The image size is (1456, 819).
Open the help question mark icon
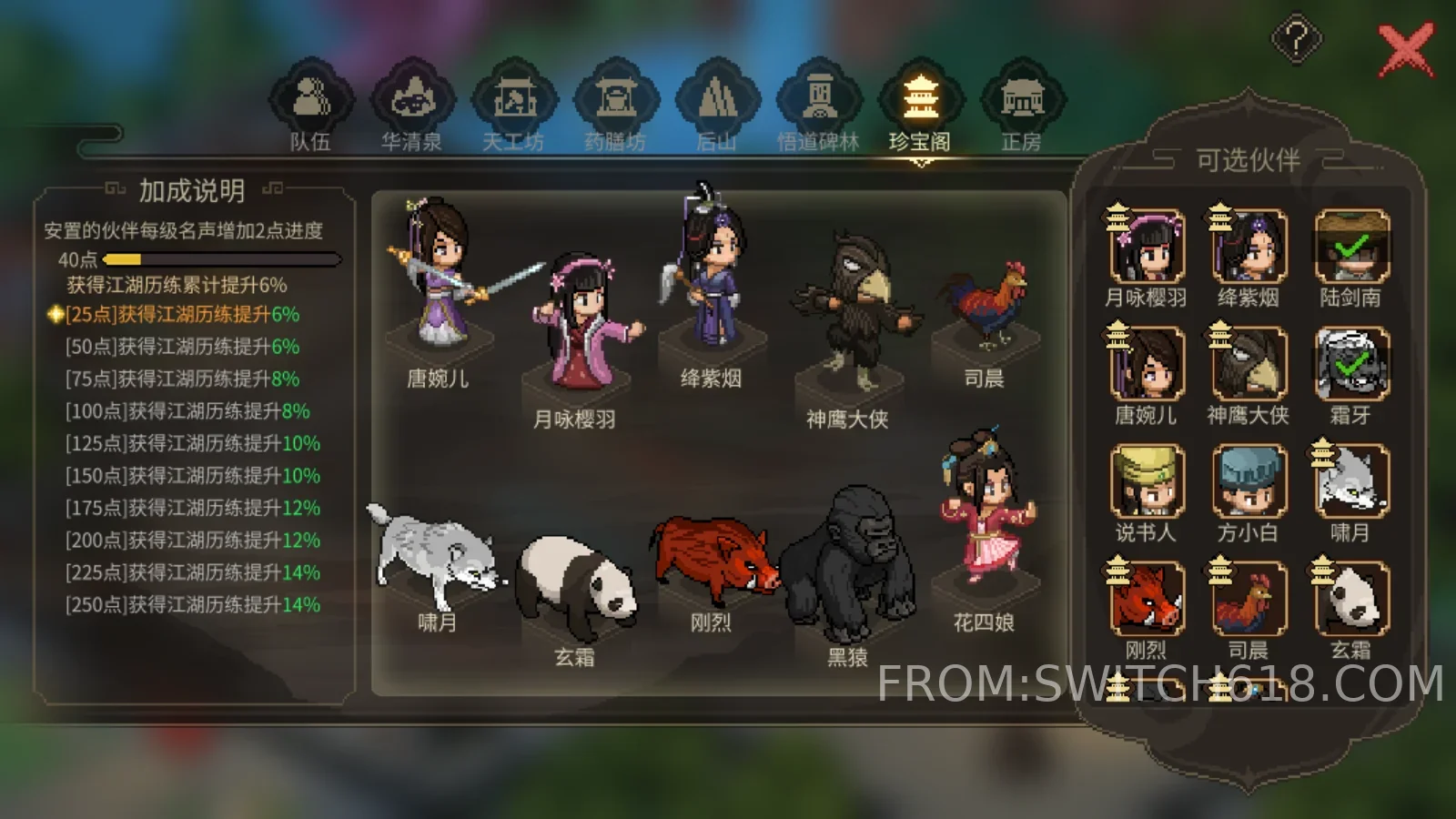click(x=1296, y=38)
